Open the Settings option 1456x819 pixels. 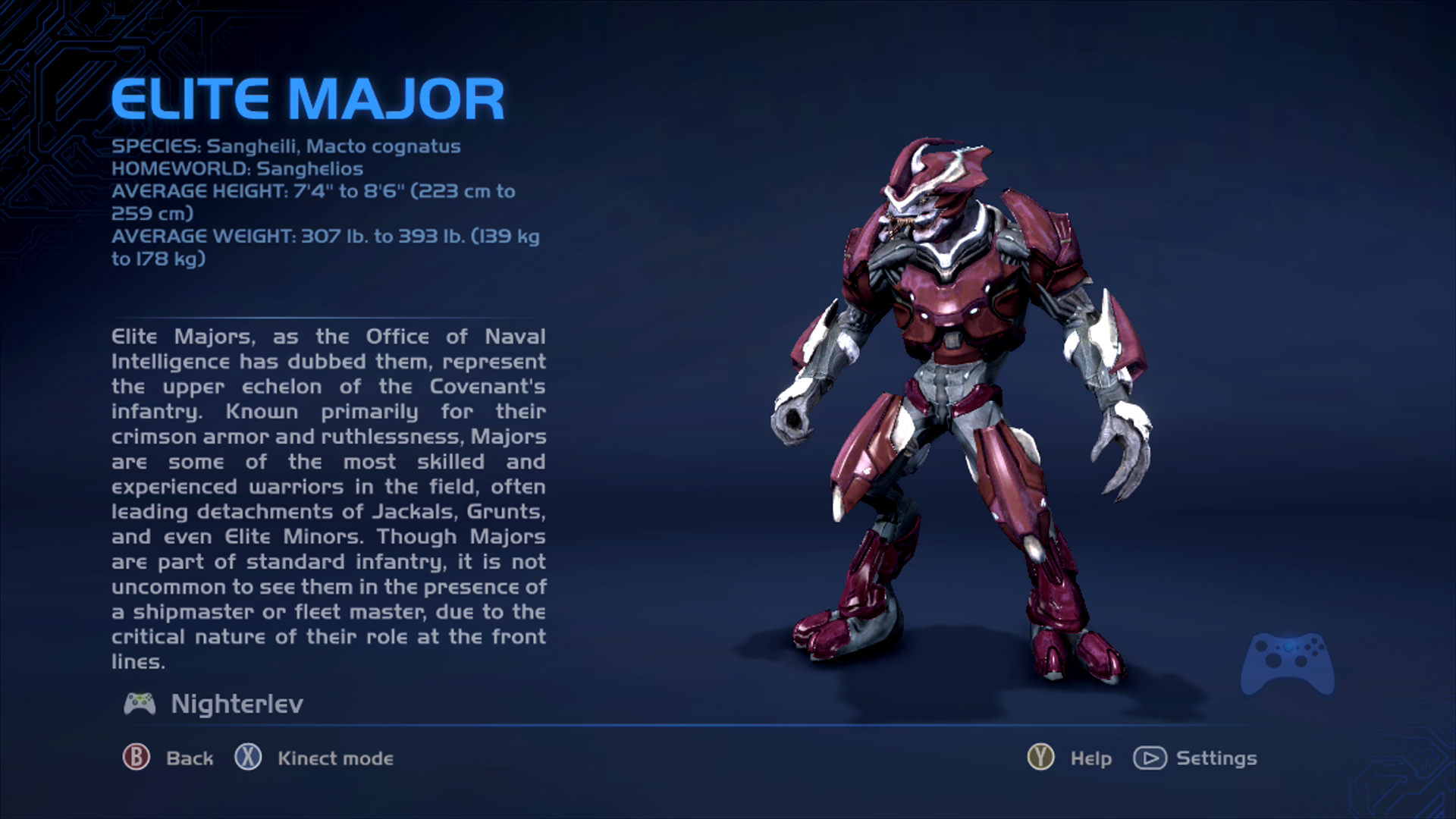click(1195, 758)
